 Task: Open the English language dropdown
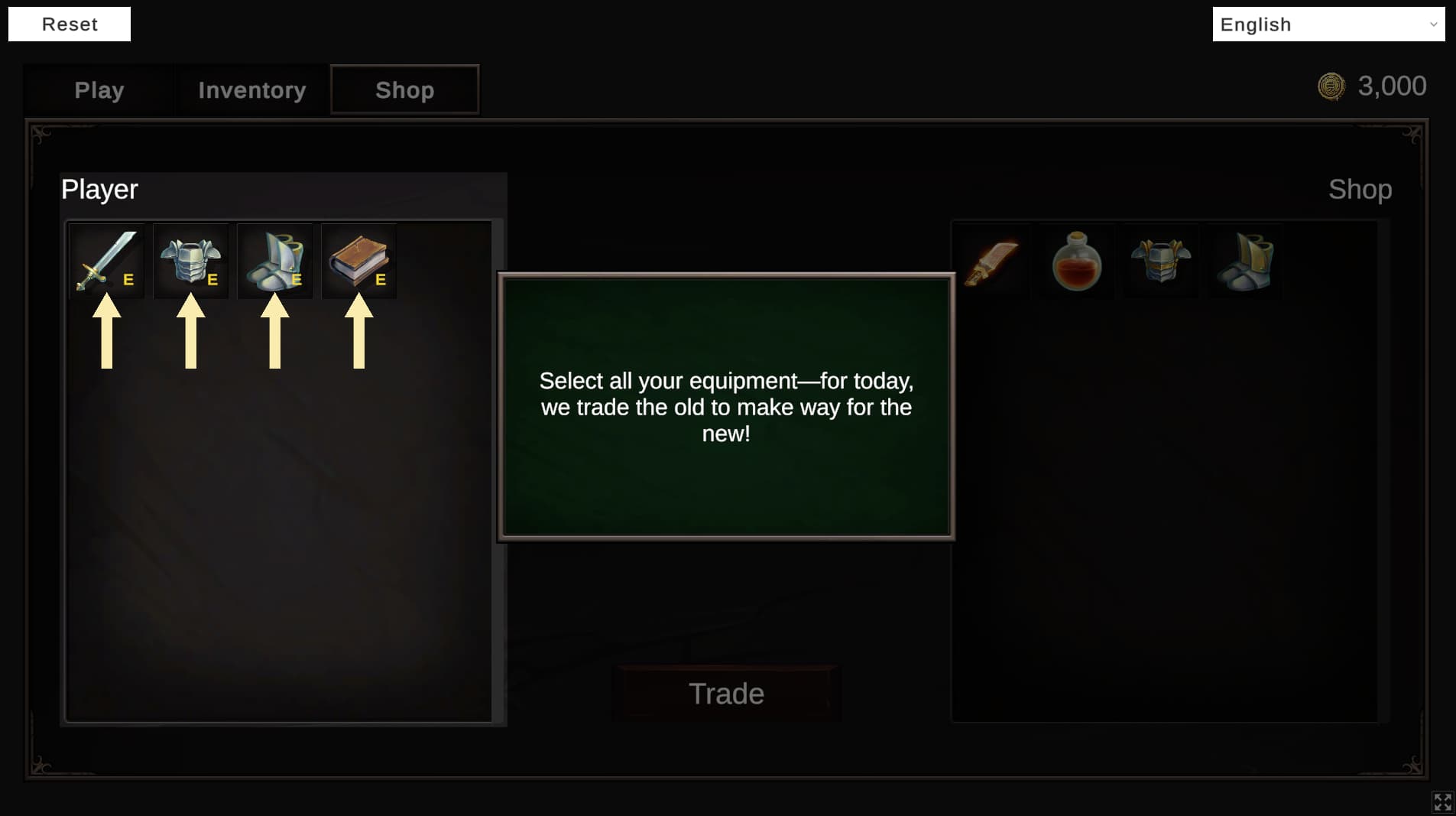[1328, 24]
